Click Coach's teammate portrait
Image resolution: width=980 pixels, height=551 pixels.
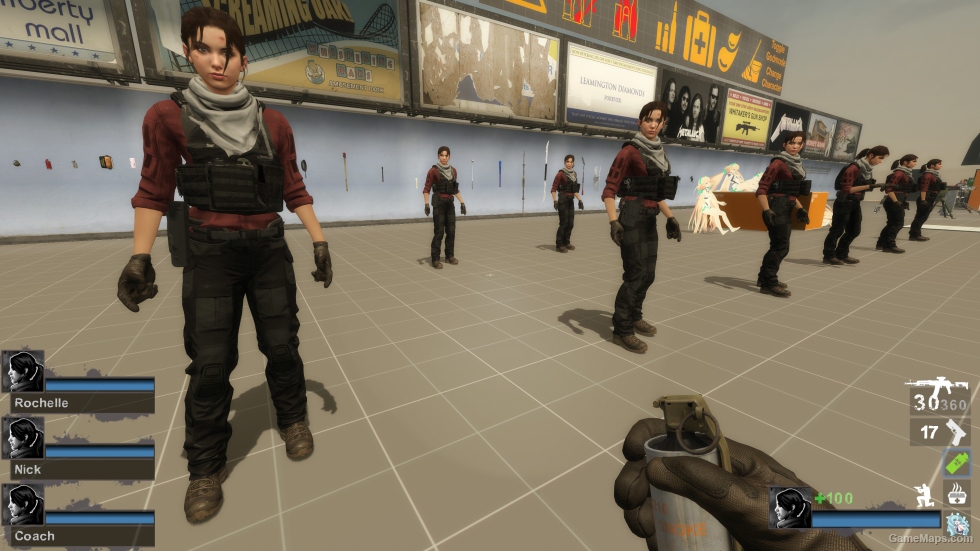pos(22,504)
